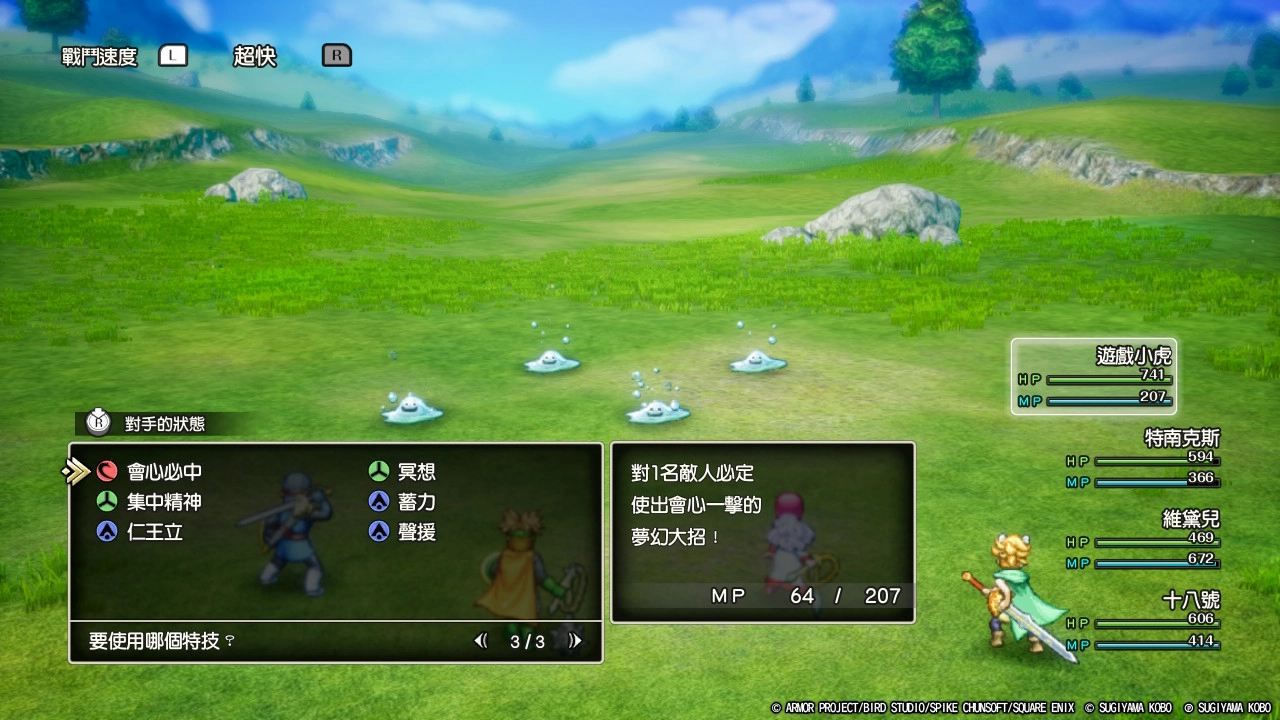The image size is (1280, 720).
Task: Select party member 特南克斯
Action: [1144, 459]
